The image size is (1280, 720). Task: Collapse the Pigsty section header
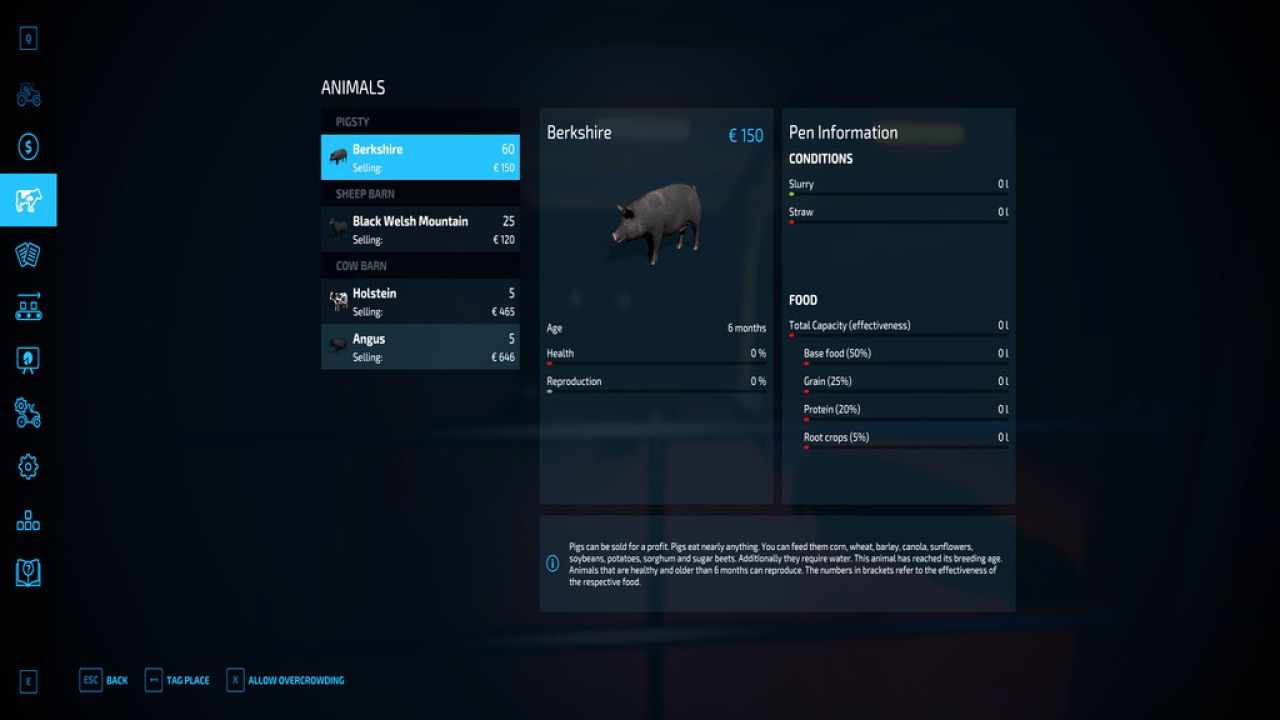tap(420, 121)
